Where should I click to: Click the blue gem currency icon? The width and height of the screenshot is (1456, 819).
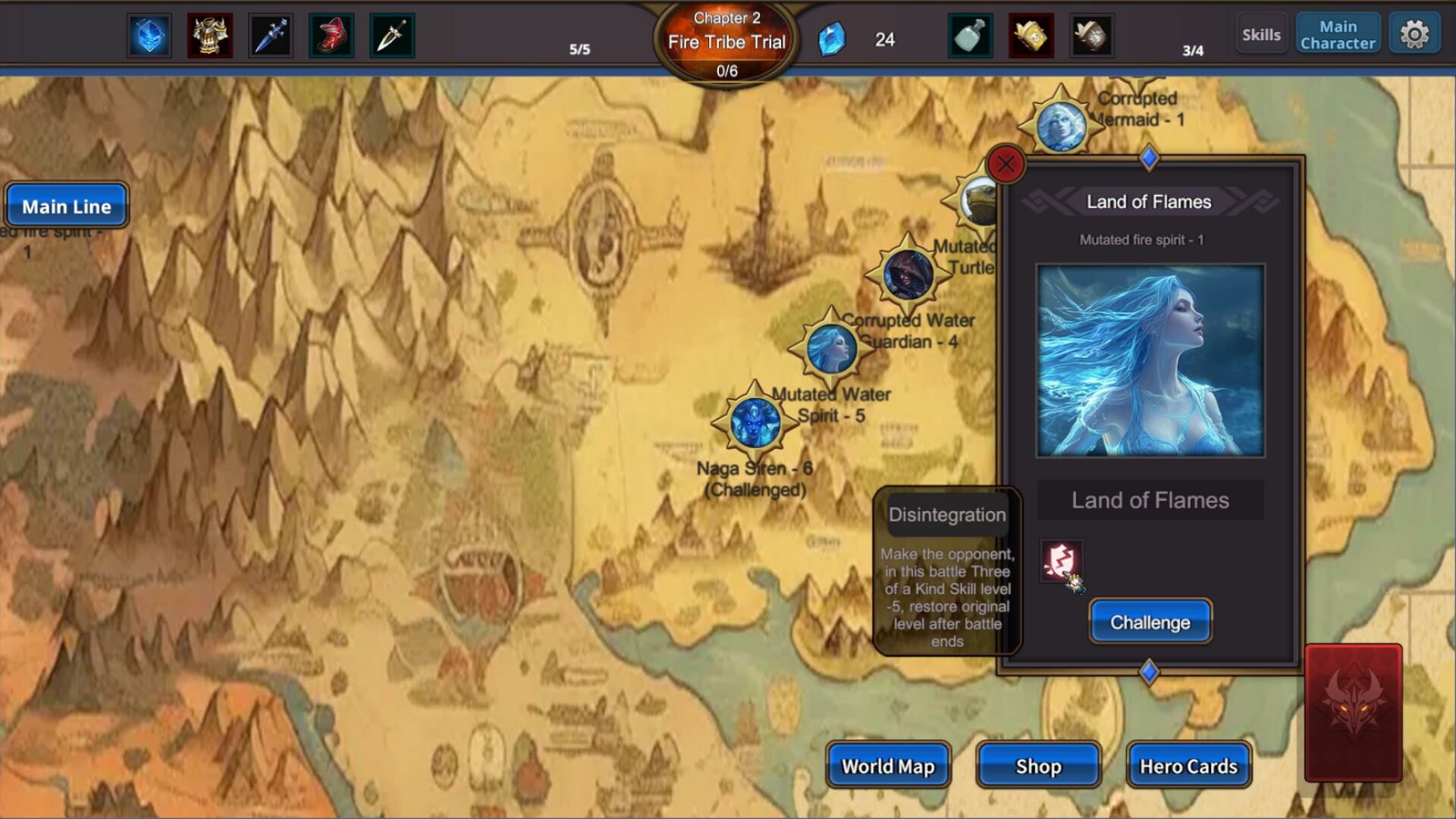(832, 39)
